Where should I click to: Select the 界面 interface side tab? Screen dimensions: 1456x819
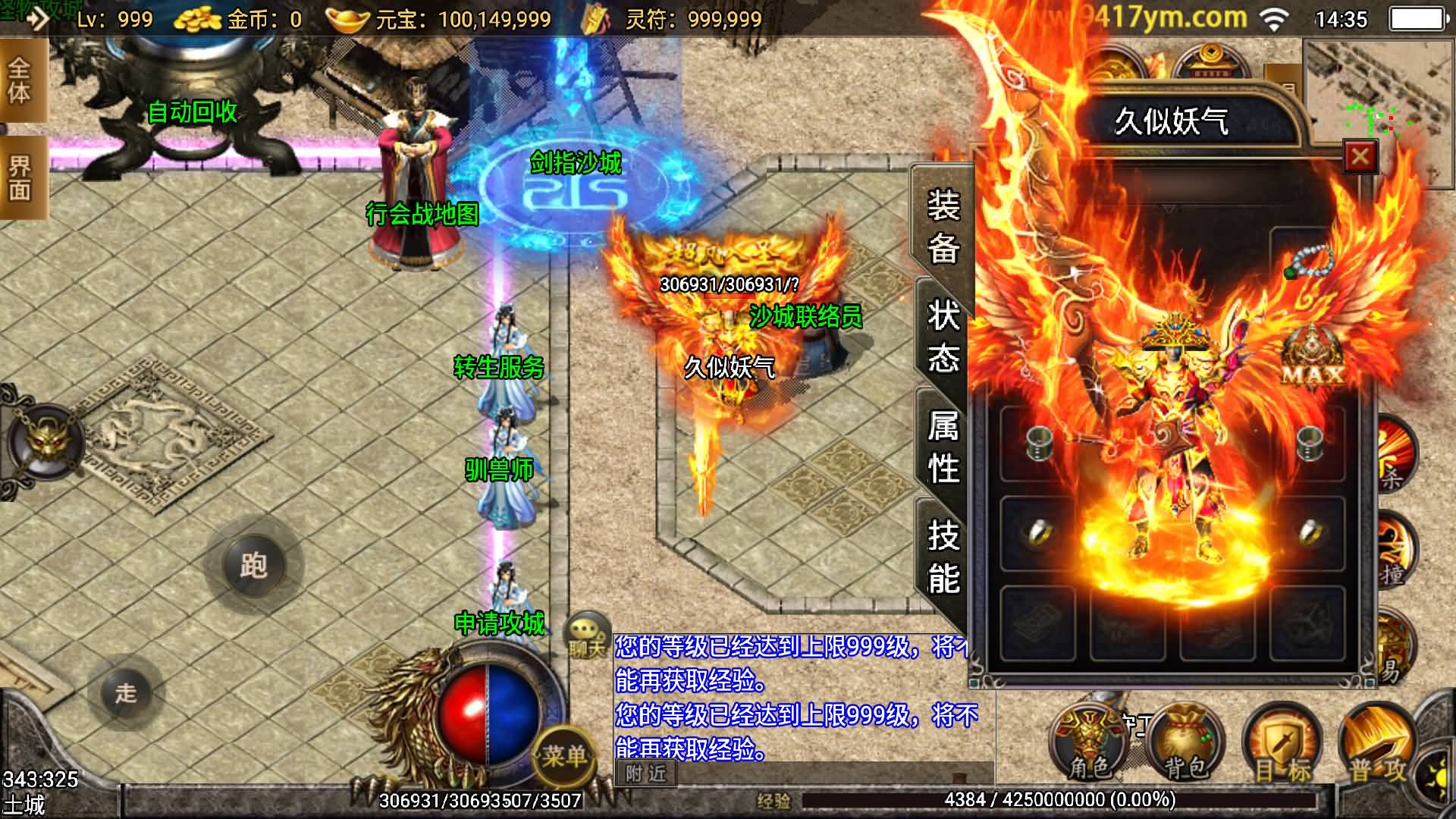pyautogui.click(x=20, y=178)
